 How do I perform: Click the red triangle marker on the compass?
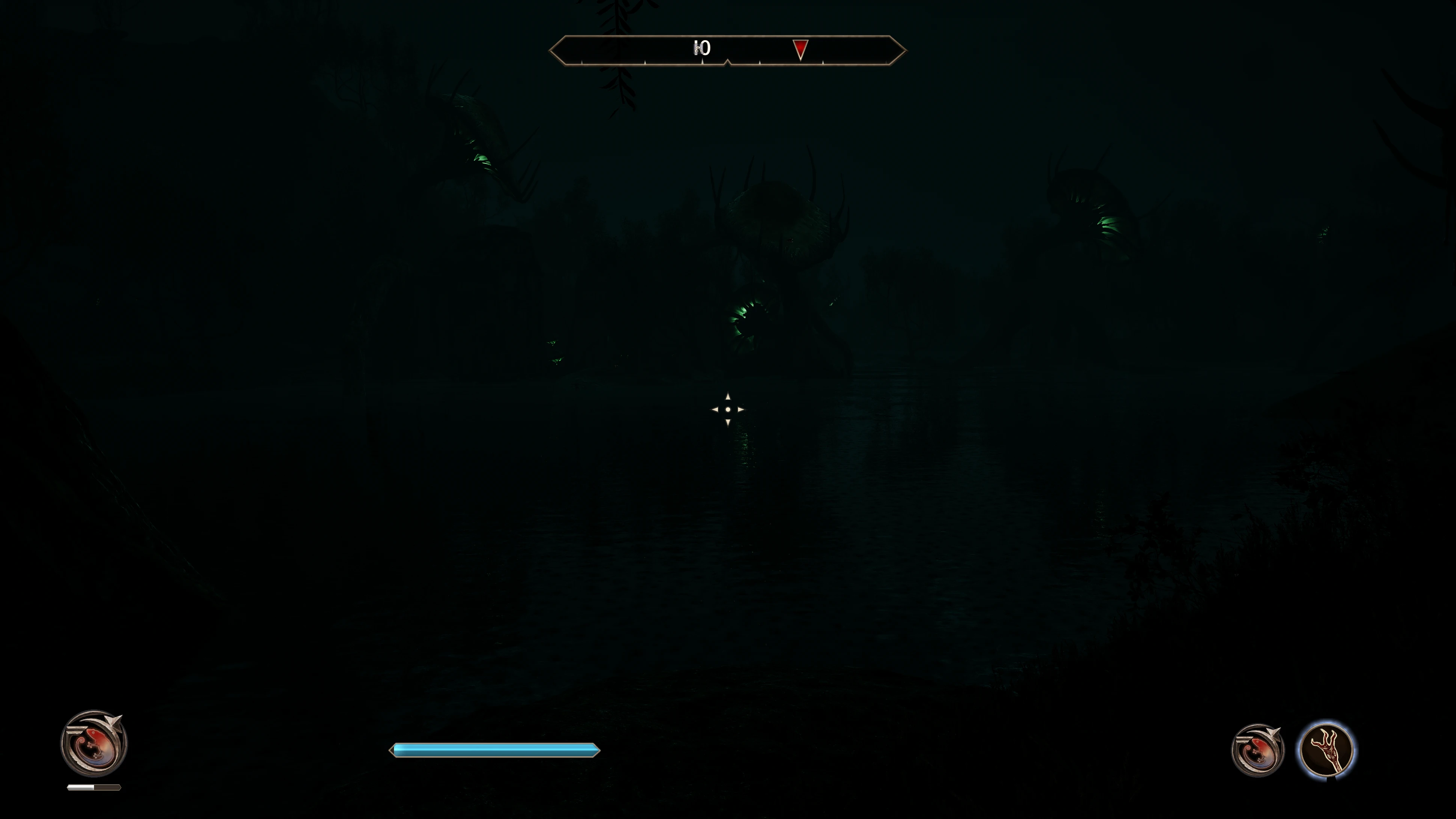tap(800, 49)
